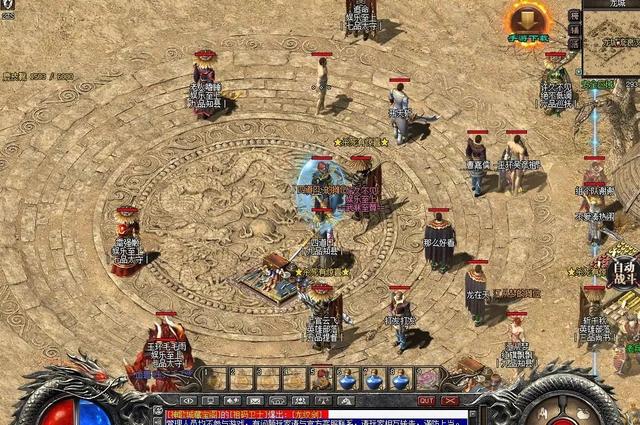Click the 手游下载 download button
Screen dimensions: 640x425
click(x=526, y=23)
